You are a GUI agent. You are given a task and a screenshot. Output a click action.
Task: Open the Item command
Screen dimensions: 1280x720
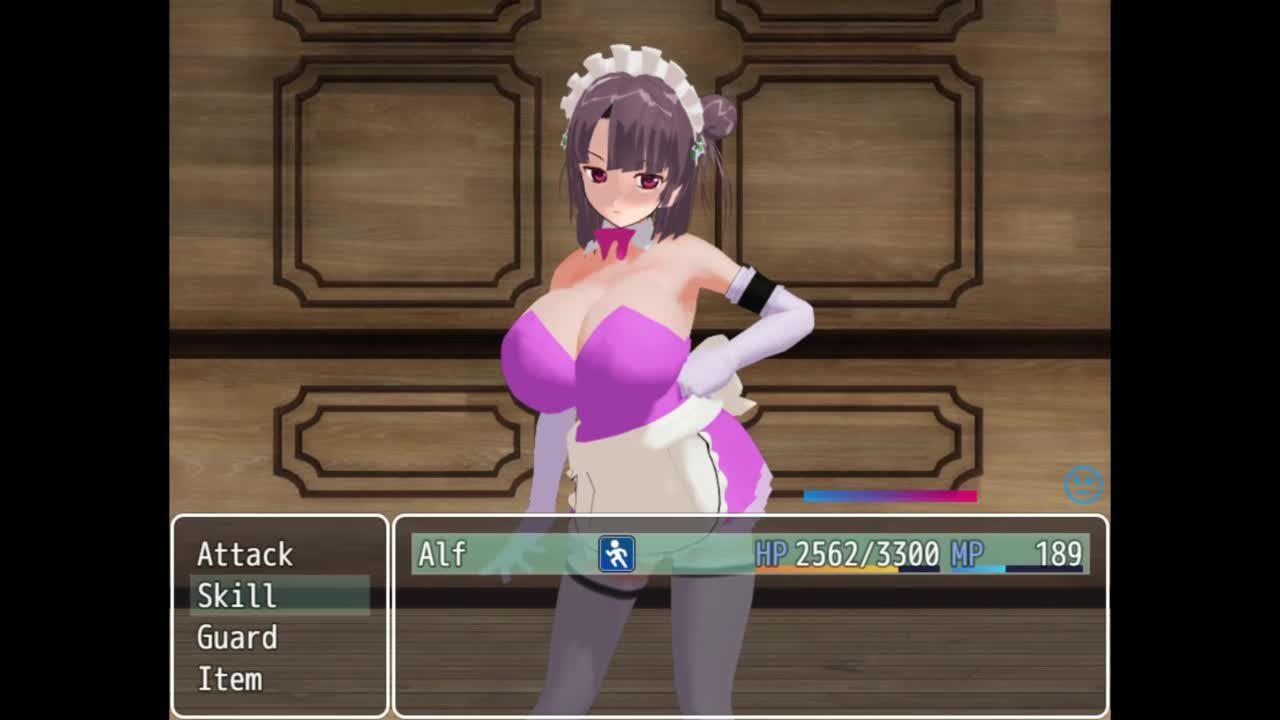click(x=230, y=680)
